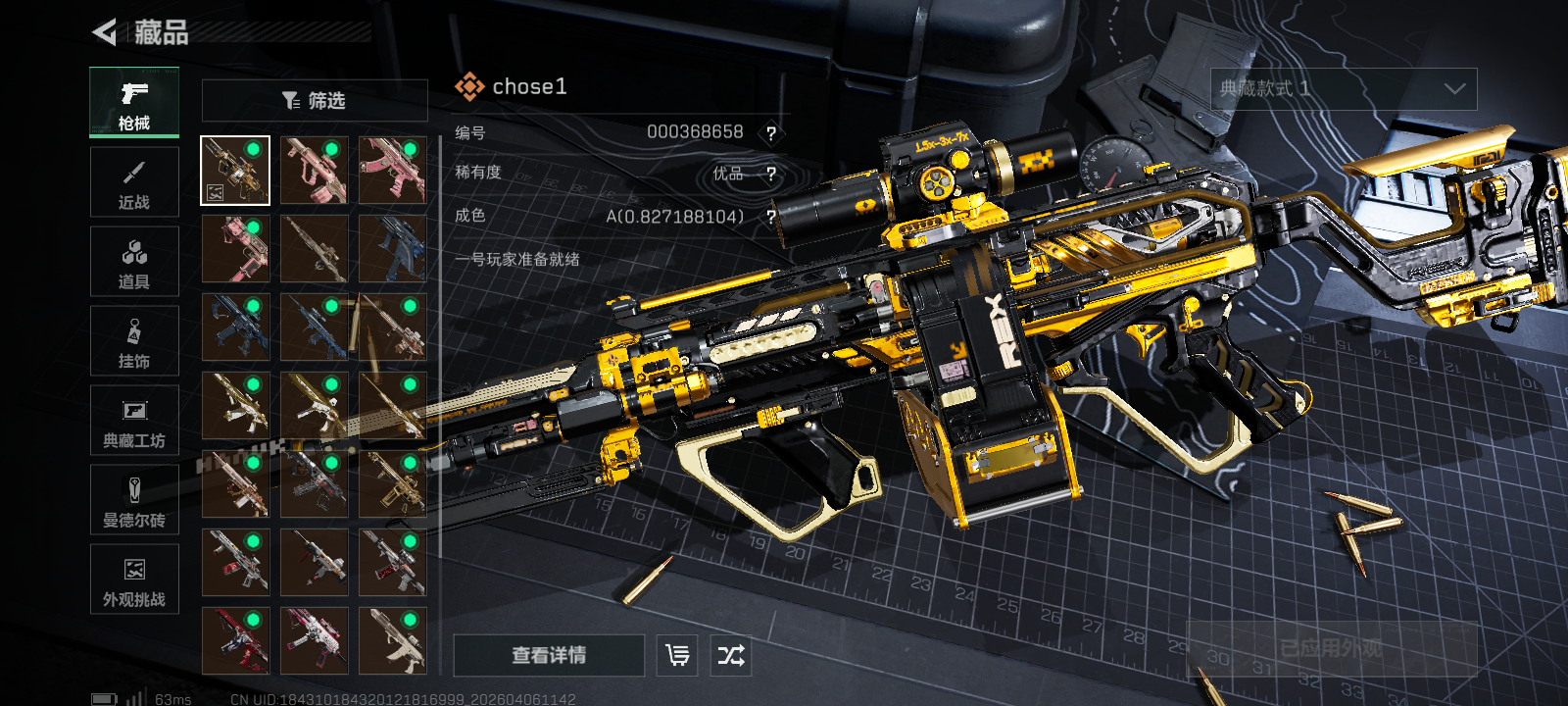Open the shopping cart list icon

[677, 655]
